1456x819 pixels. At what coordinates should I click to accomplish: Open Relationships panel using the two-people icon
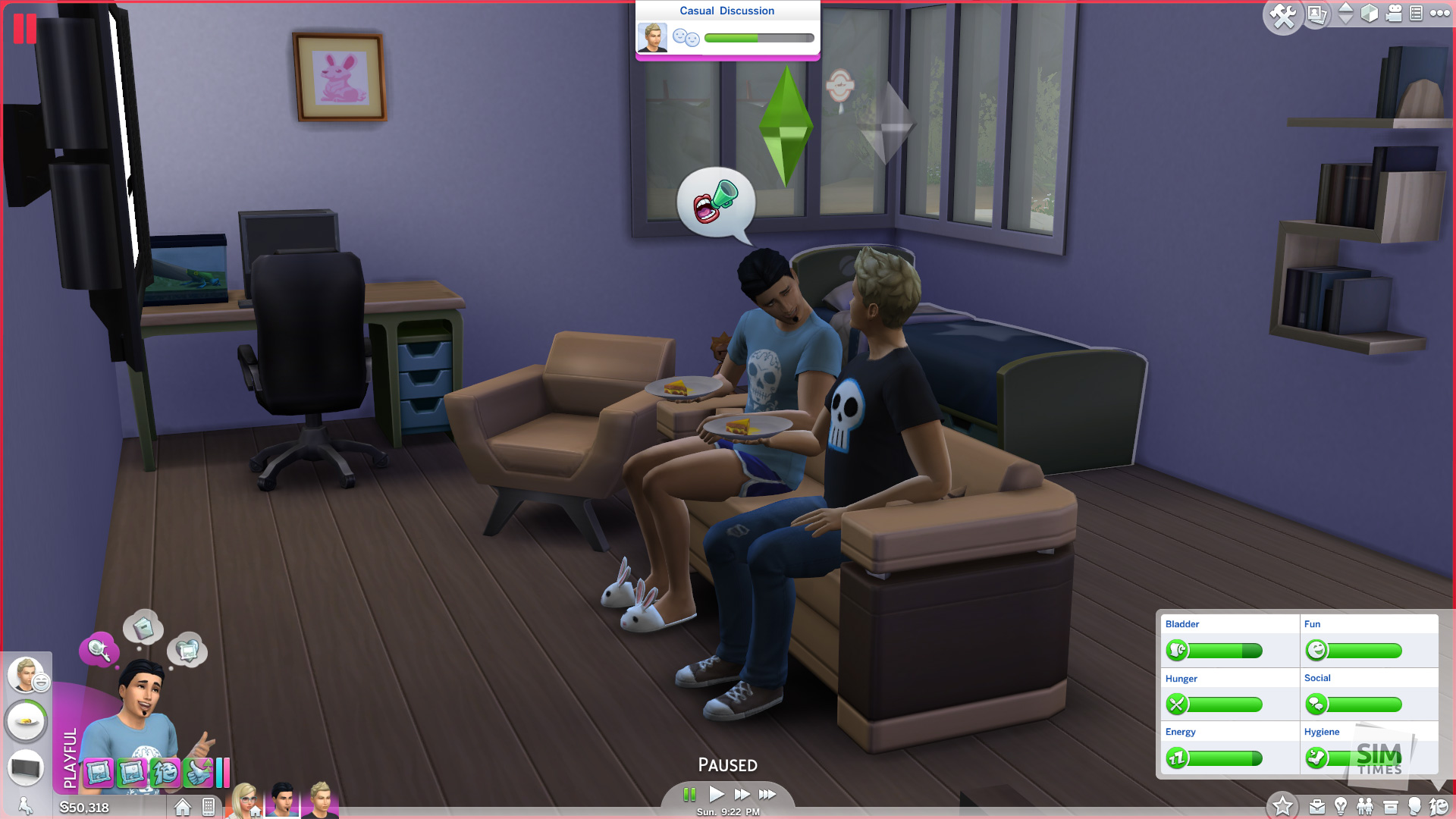(1365, 806)
